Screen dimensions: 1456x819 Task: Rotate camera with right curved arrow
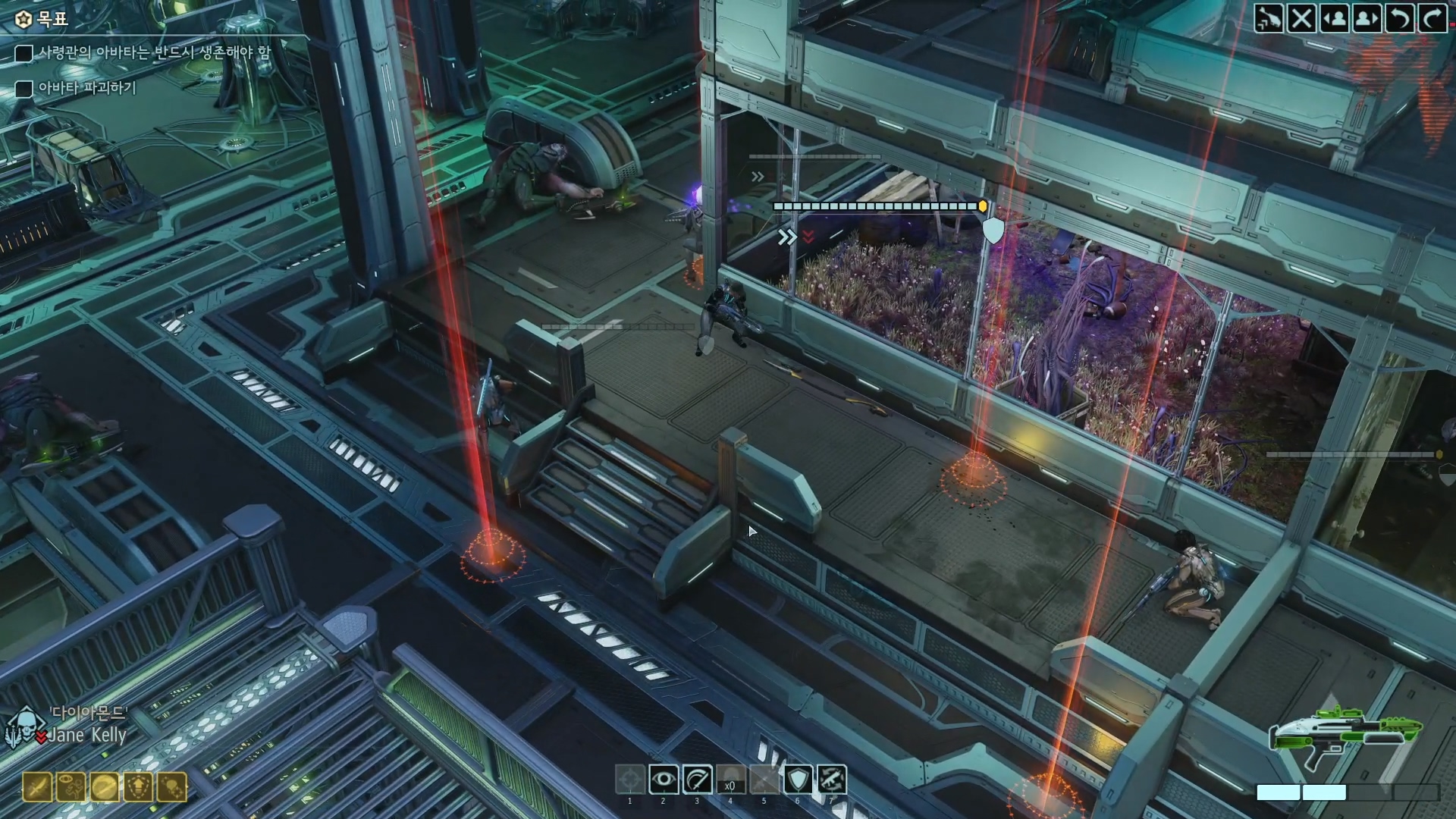click(x=1432, y=17)
